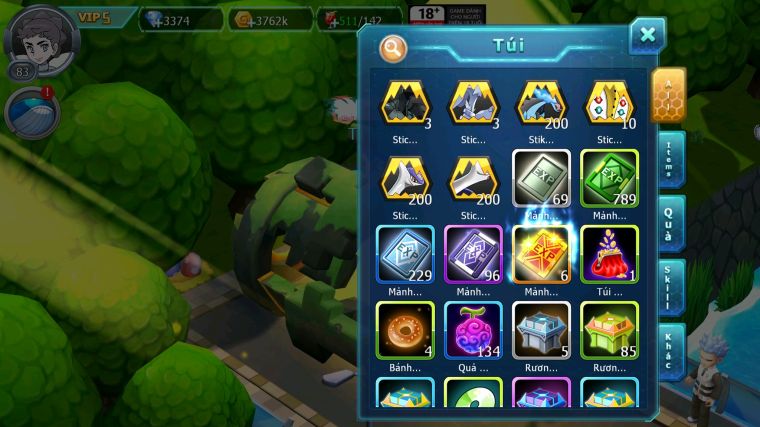The image size is (760, 427).
Task: Select the purple card slot with 96
Action: tap(473, 253)
